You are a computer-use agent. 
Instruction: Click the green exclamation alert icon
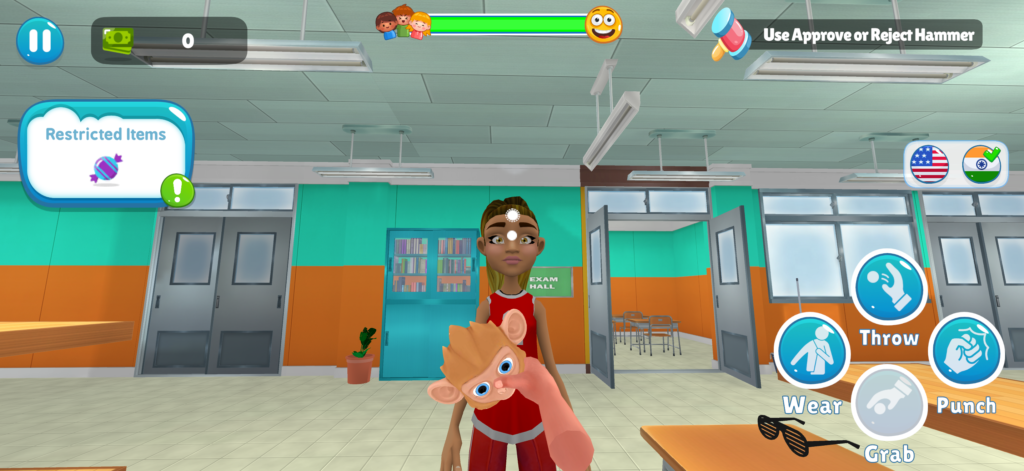pos(177,189)
